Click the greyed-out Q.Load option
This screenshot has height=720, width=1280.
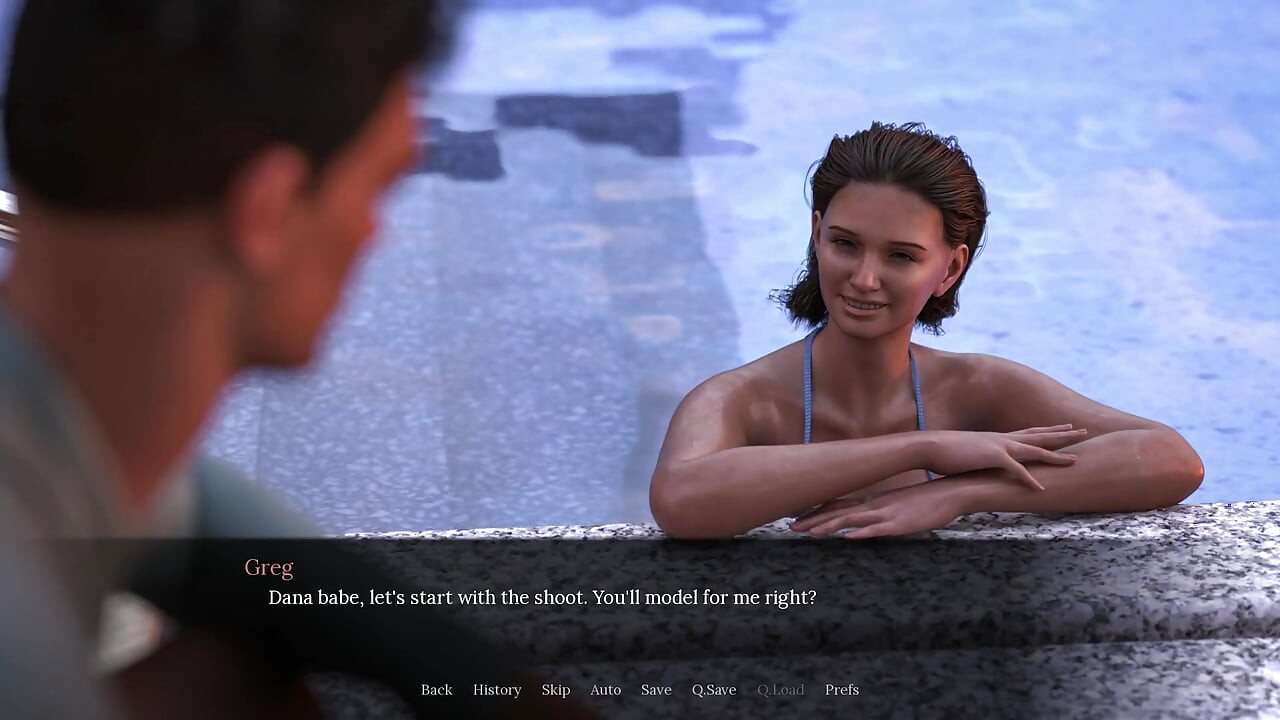[780, 690]
